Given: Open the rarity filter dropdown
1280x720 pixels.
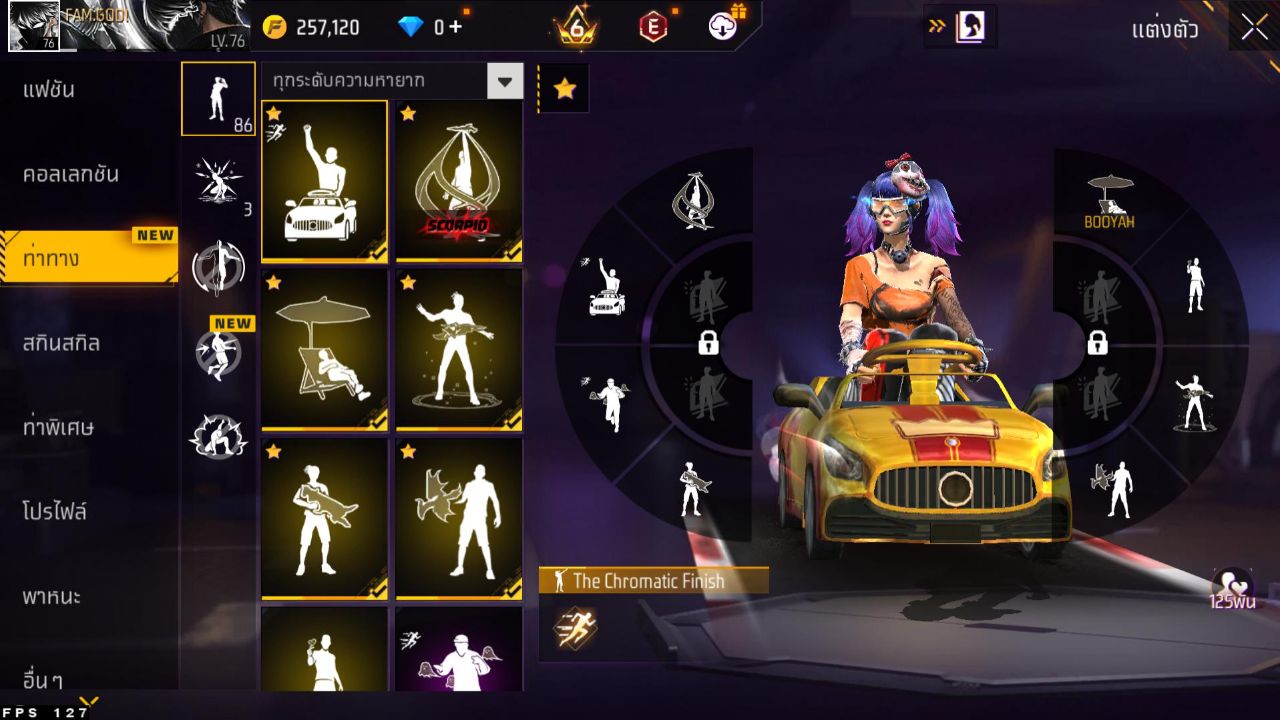Looking at the screenshot, I should point(504,81).
